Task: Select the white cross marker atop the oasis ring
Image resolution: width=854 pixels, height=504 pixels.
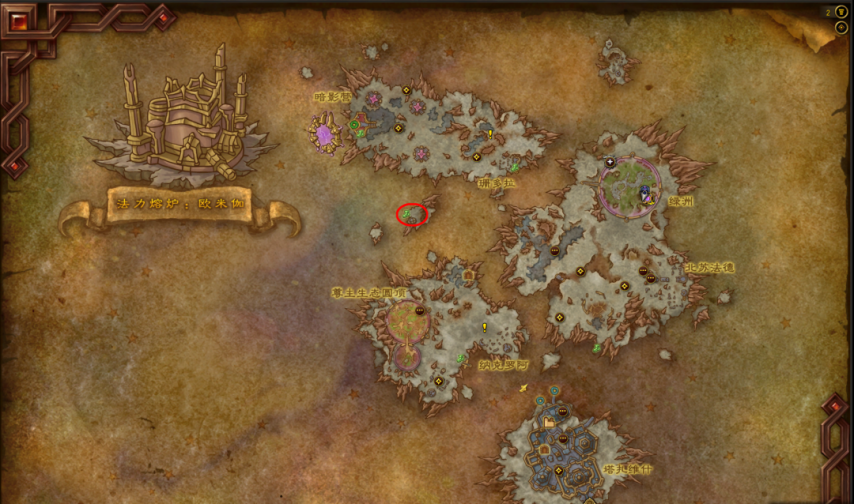Action: 610,162
